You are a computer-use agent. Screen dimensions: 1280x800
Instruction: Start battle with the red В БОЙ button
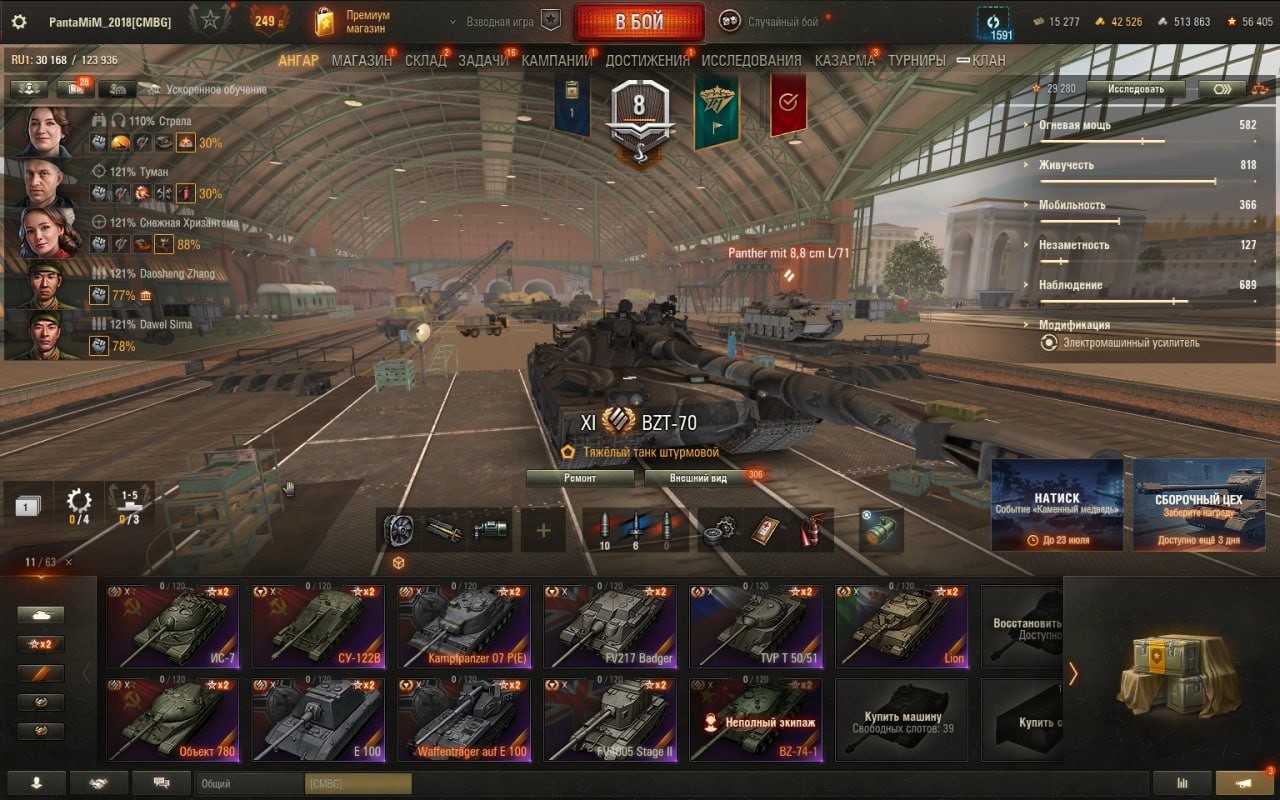point(639,22)
